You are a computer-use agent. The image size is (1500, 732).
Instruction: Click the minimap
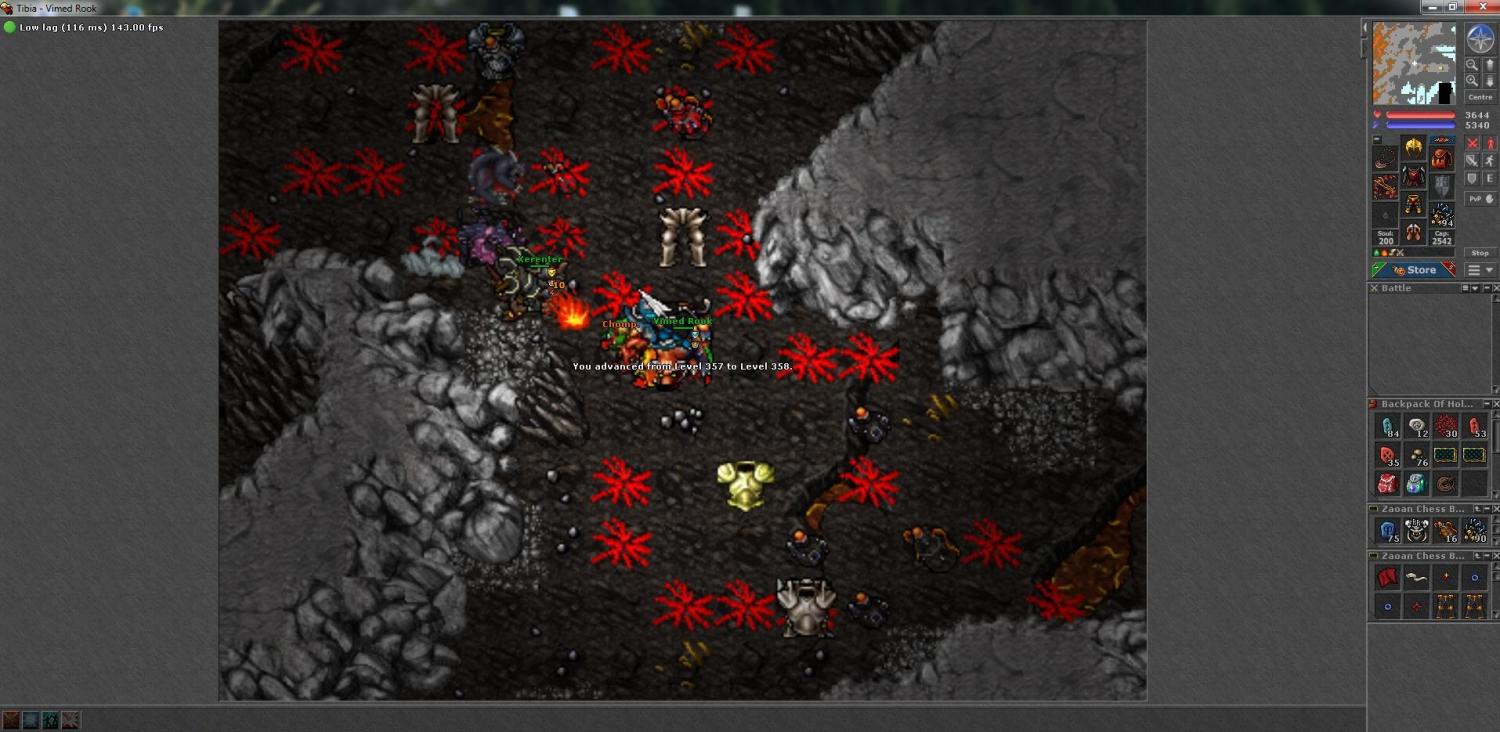tap(1414, 64)
